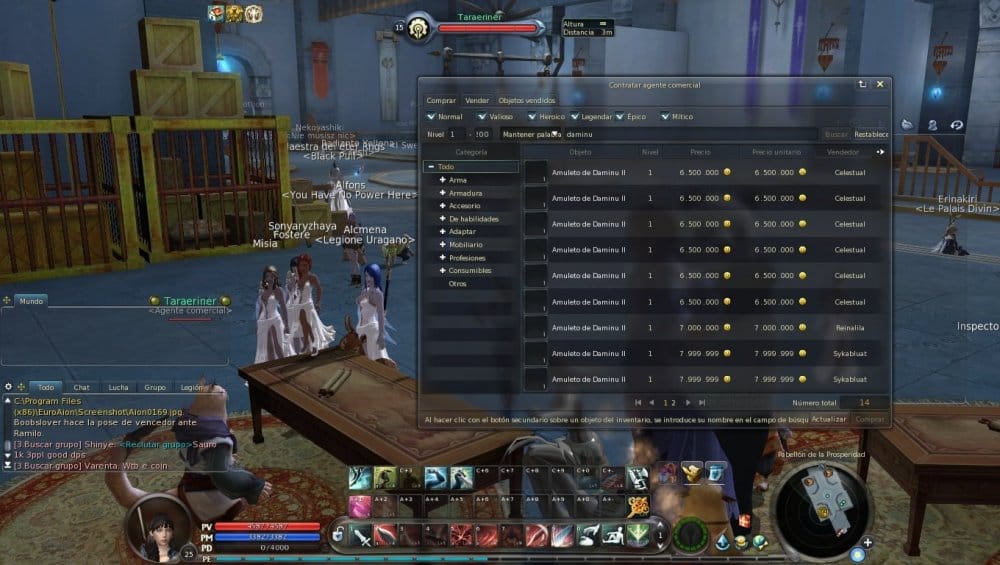Screen dimensions: 1000x565
Task: Click the Actualizar button
Action: (829, 420)
